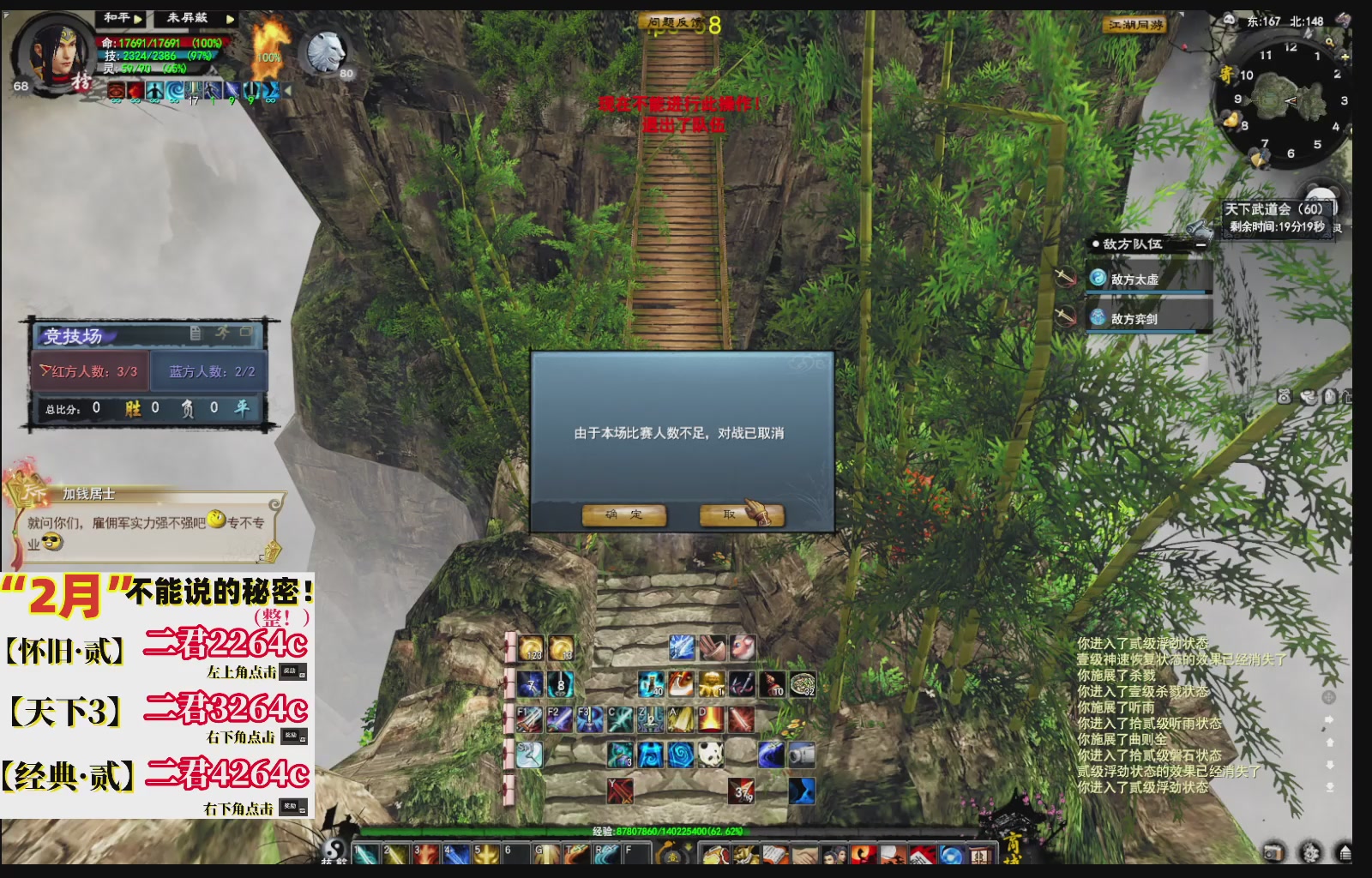Expand the 未屏蔽 setting arrow
Image resolution: width=1372 pixels, height=878 pixels.
(230, 20)
